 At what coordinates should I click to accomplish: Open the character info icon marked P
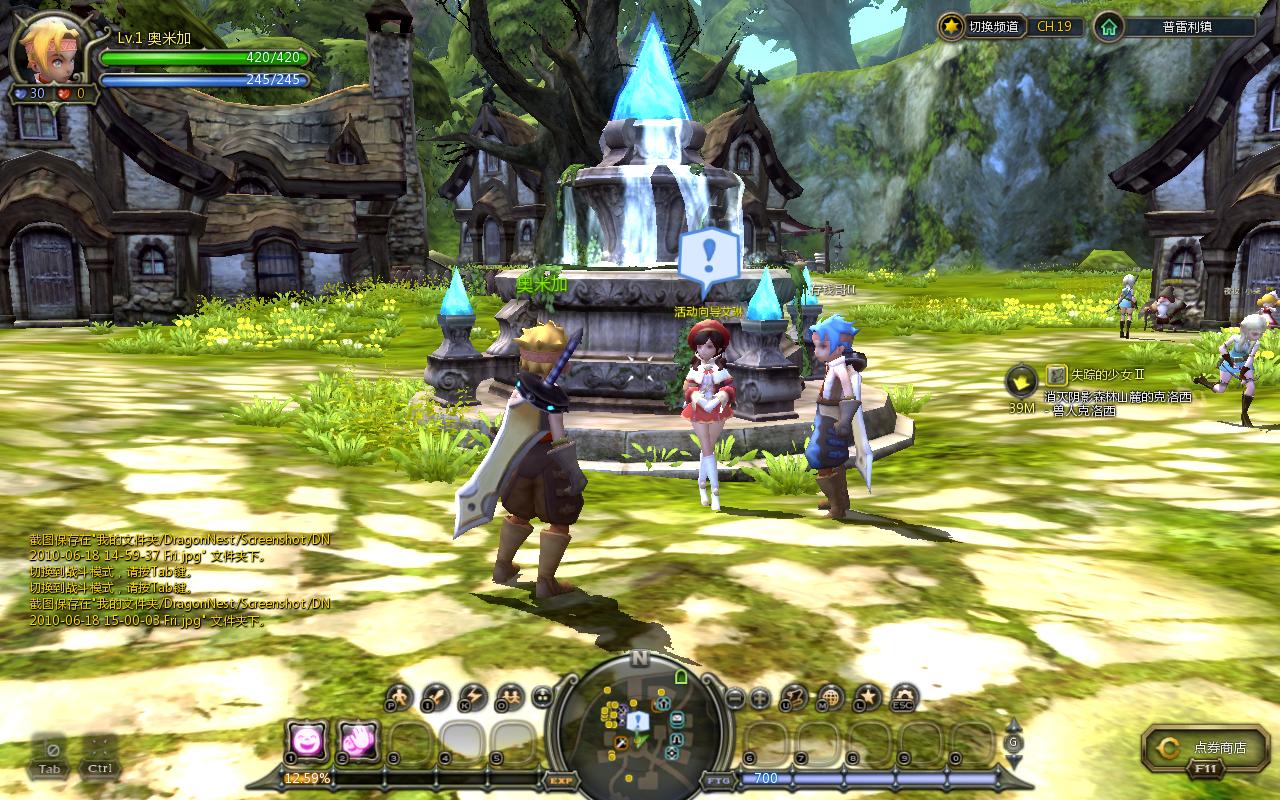pos(398,697)
